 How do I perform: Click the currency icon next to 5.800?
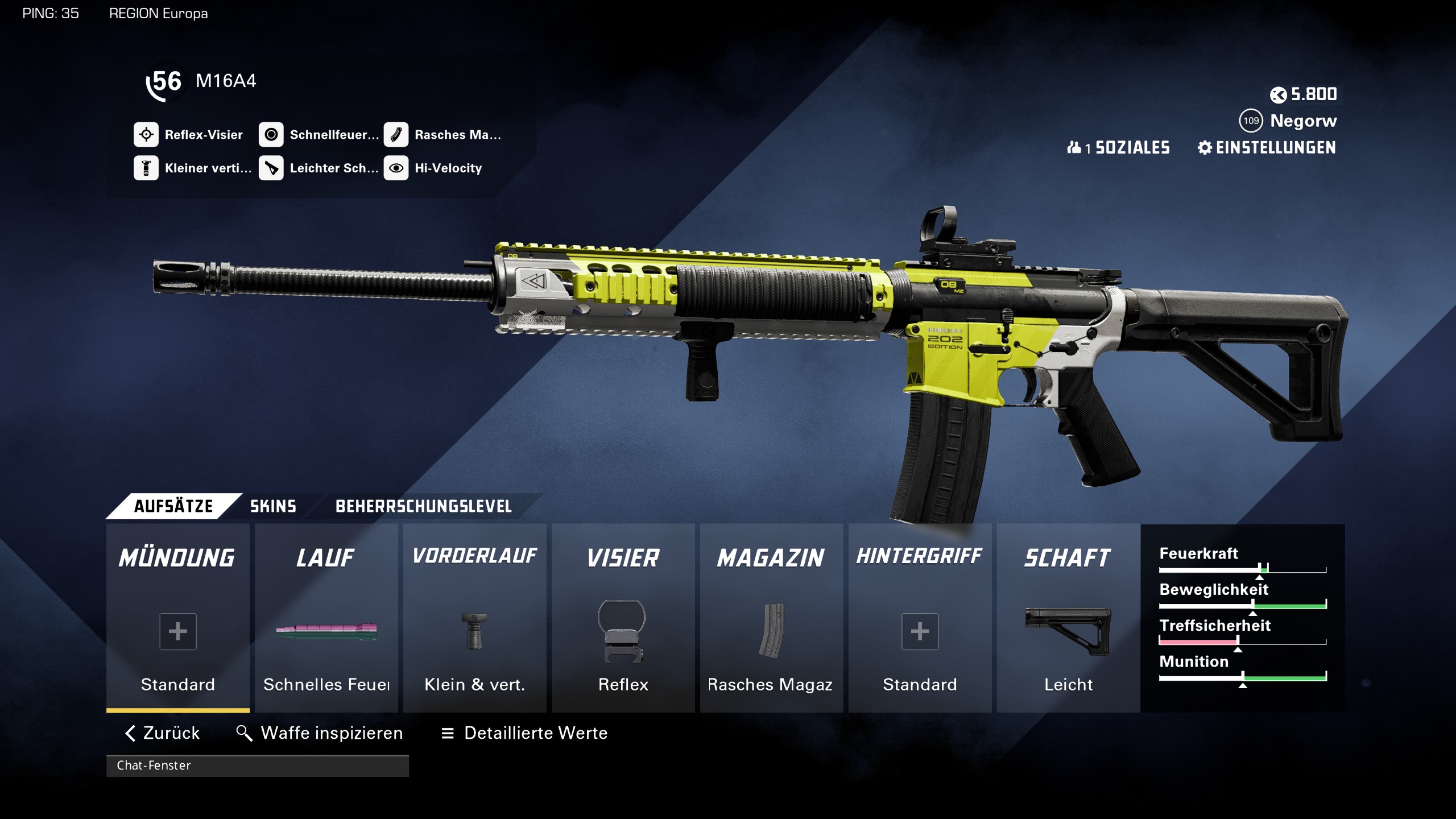click(x=1279, y=94)
